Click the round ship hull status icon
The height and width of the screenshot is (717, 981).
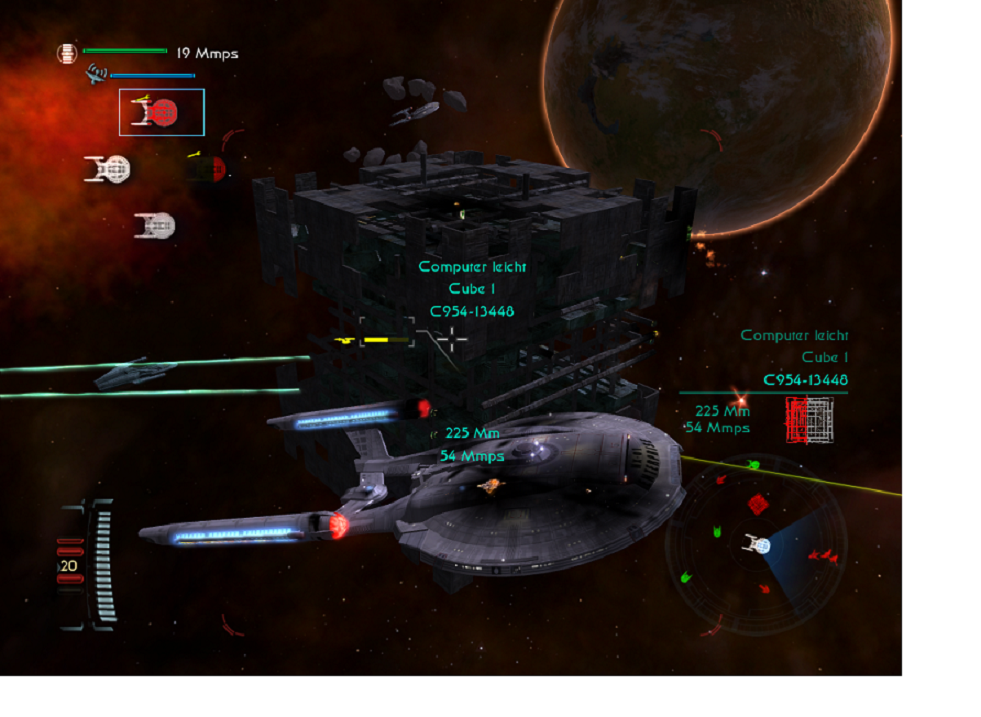point(67,53)
